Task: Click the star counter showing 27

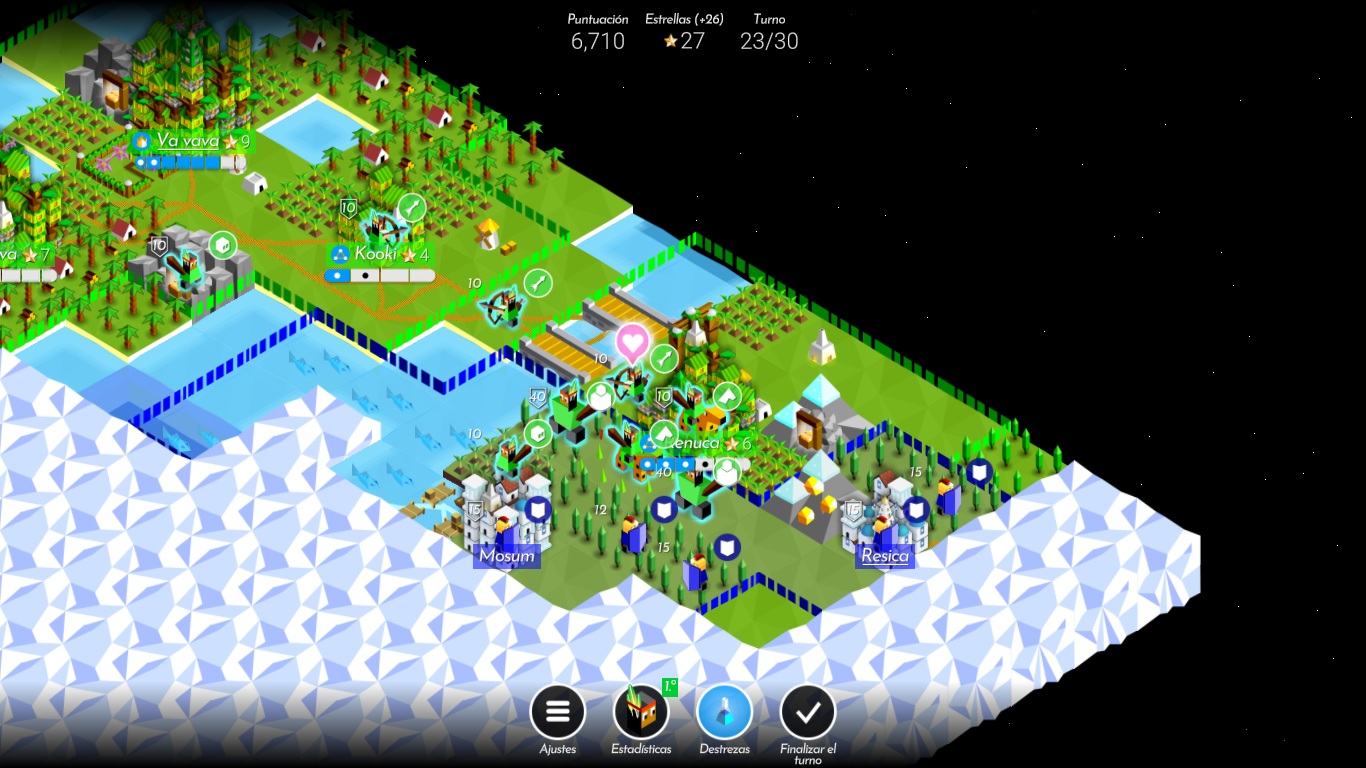Action: tap(681, 42)
